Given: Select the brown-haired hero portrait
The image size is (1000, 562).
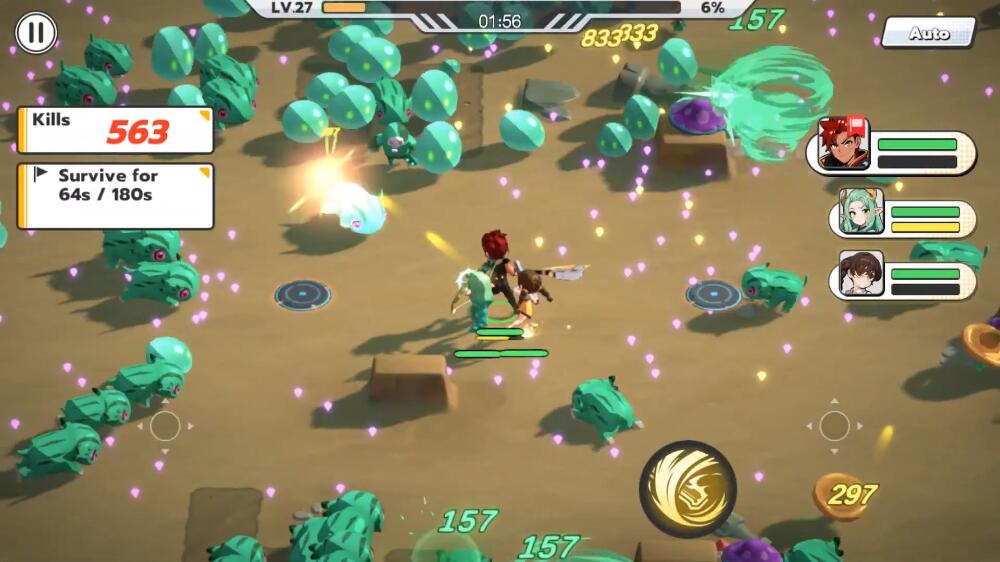Looking at the screenshot, I should click(860, 273).
